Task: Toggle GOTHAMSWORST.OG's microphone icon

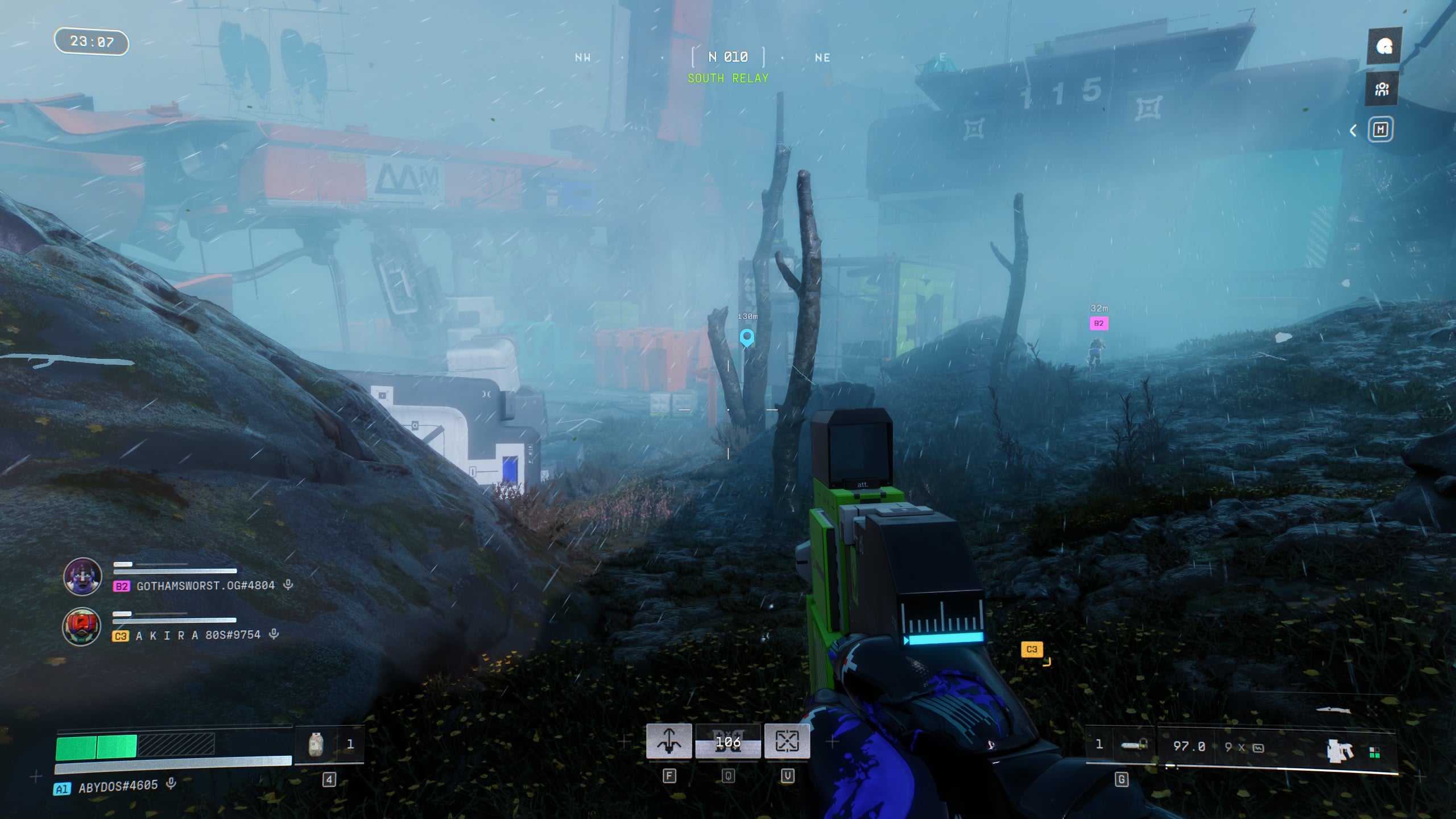Action: [288, 584]
